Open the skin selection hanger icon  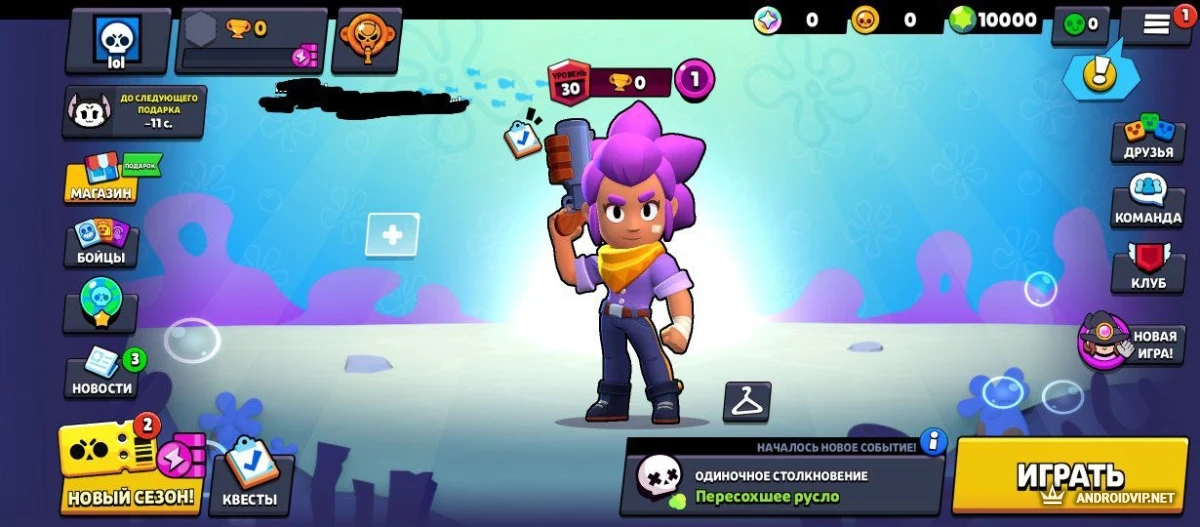point(747,402)
